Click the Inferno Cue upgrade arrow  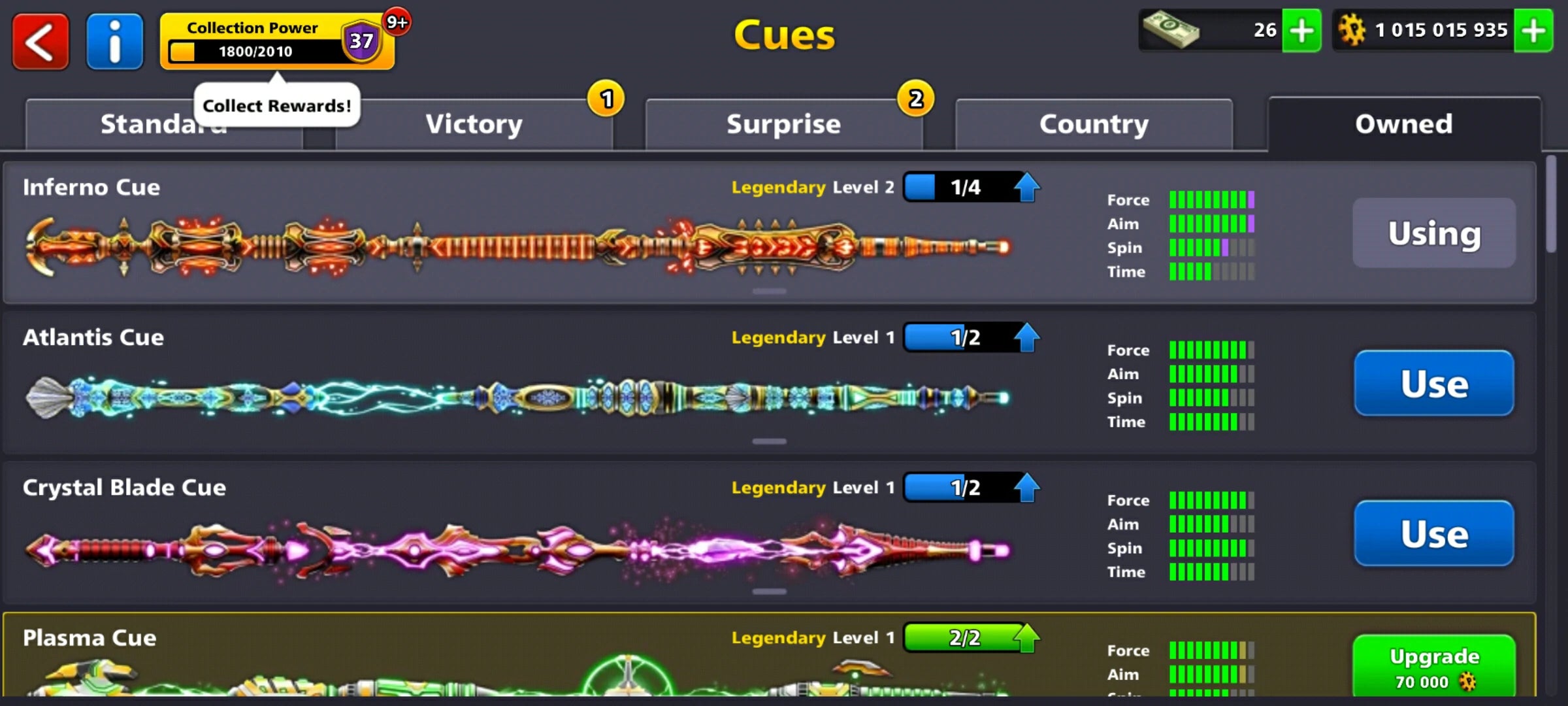[x=1026, y=186]
